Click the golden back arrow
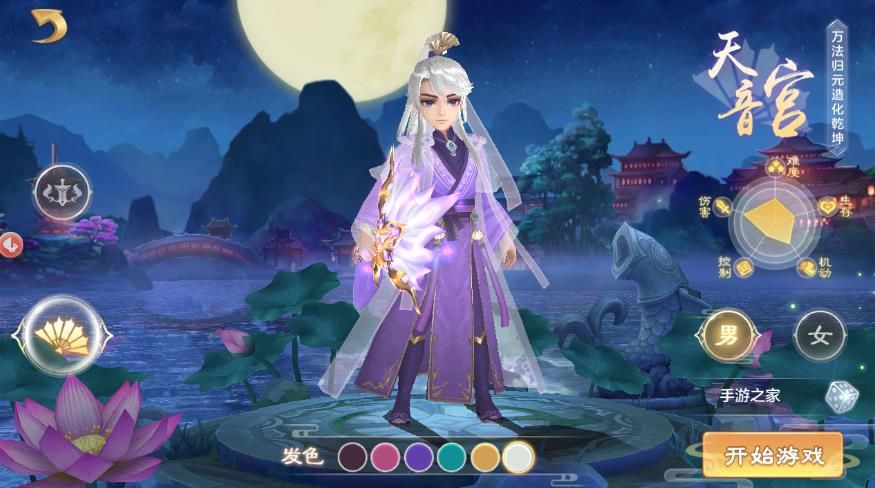Screen dimensions: 875x488 tap(48, 27)
